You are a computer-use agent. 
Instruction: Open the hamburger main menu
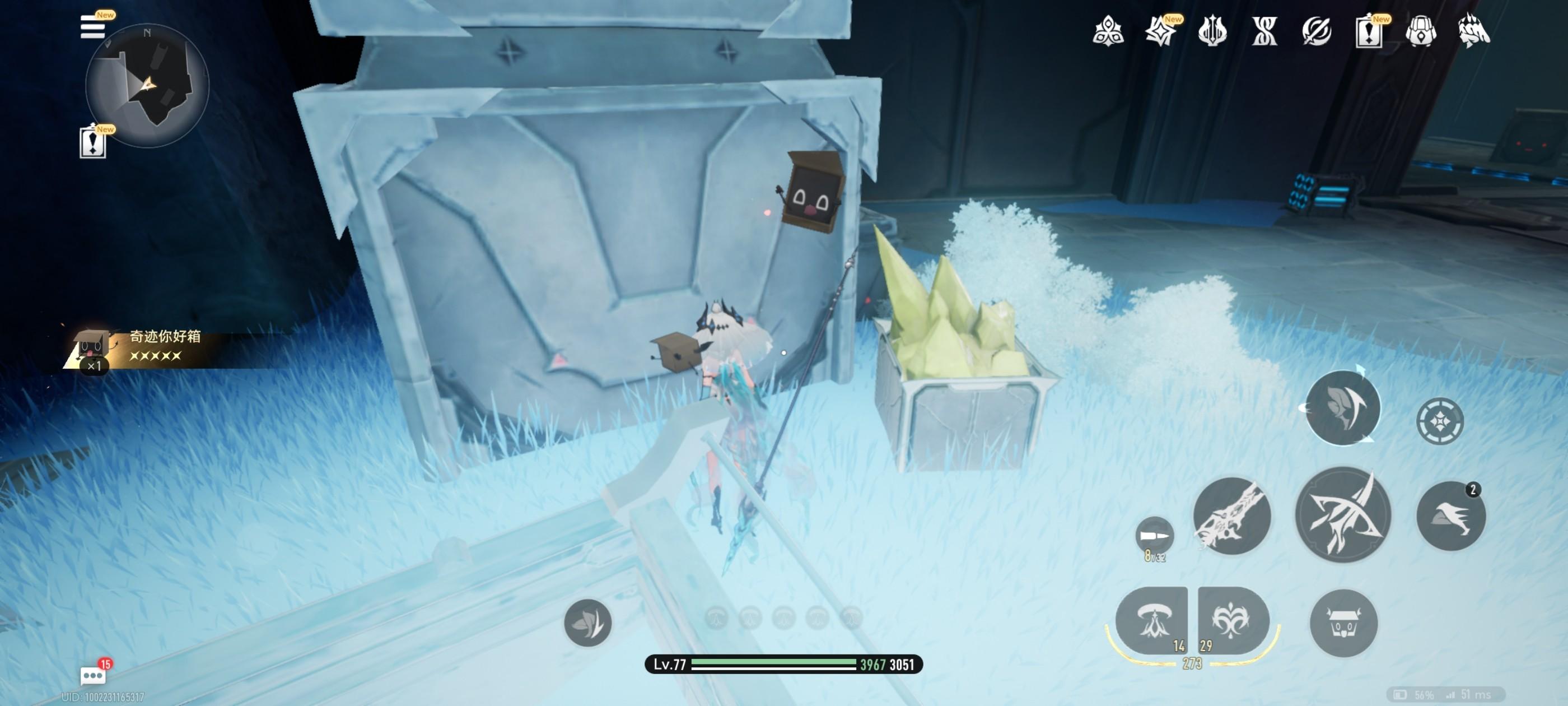[92, 27]
